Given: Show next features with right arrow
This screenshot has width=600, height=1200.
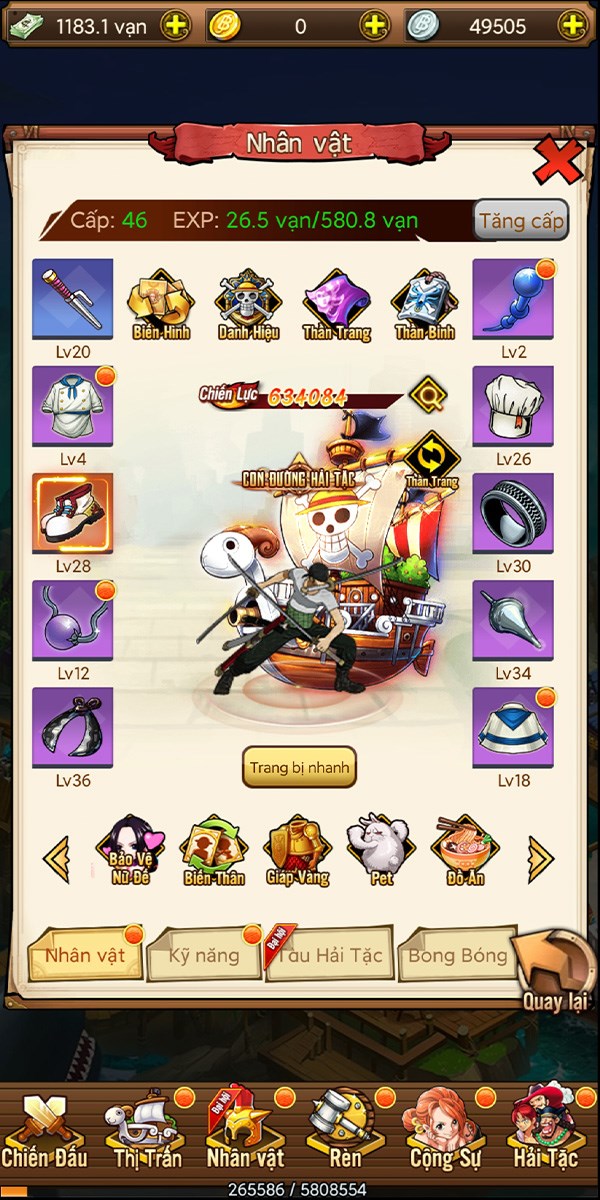Looking at the screenshot, I should (541, 857).
